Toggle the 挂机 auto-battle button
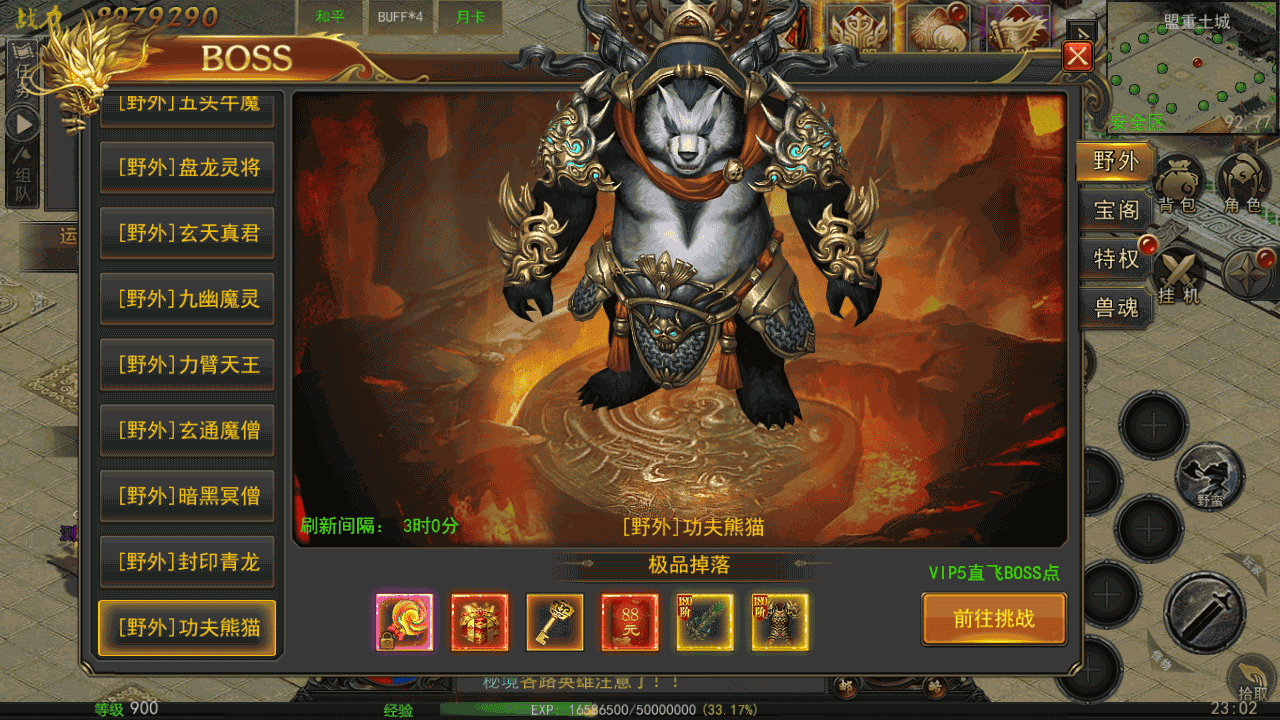Viewport: 1280px width, 720px height. point(1180,275)
